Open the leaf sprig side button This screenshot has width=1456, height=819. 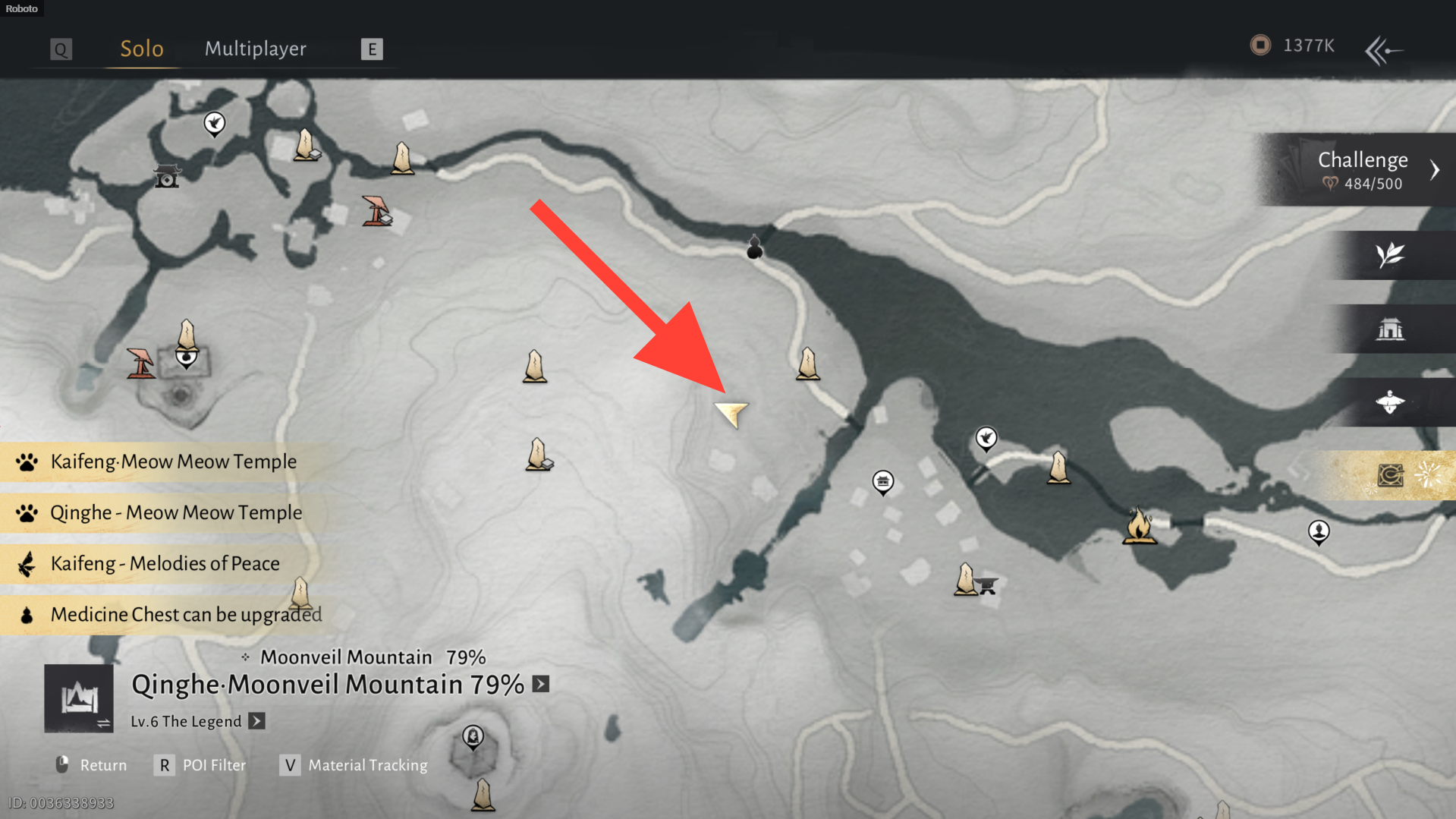point(1390,255)
